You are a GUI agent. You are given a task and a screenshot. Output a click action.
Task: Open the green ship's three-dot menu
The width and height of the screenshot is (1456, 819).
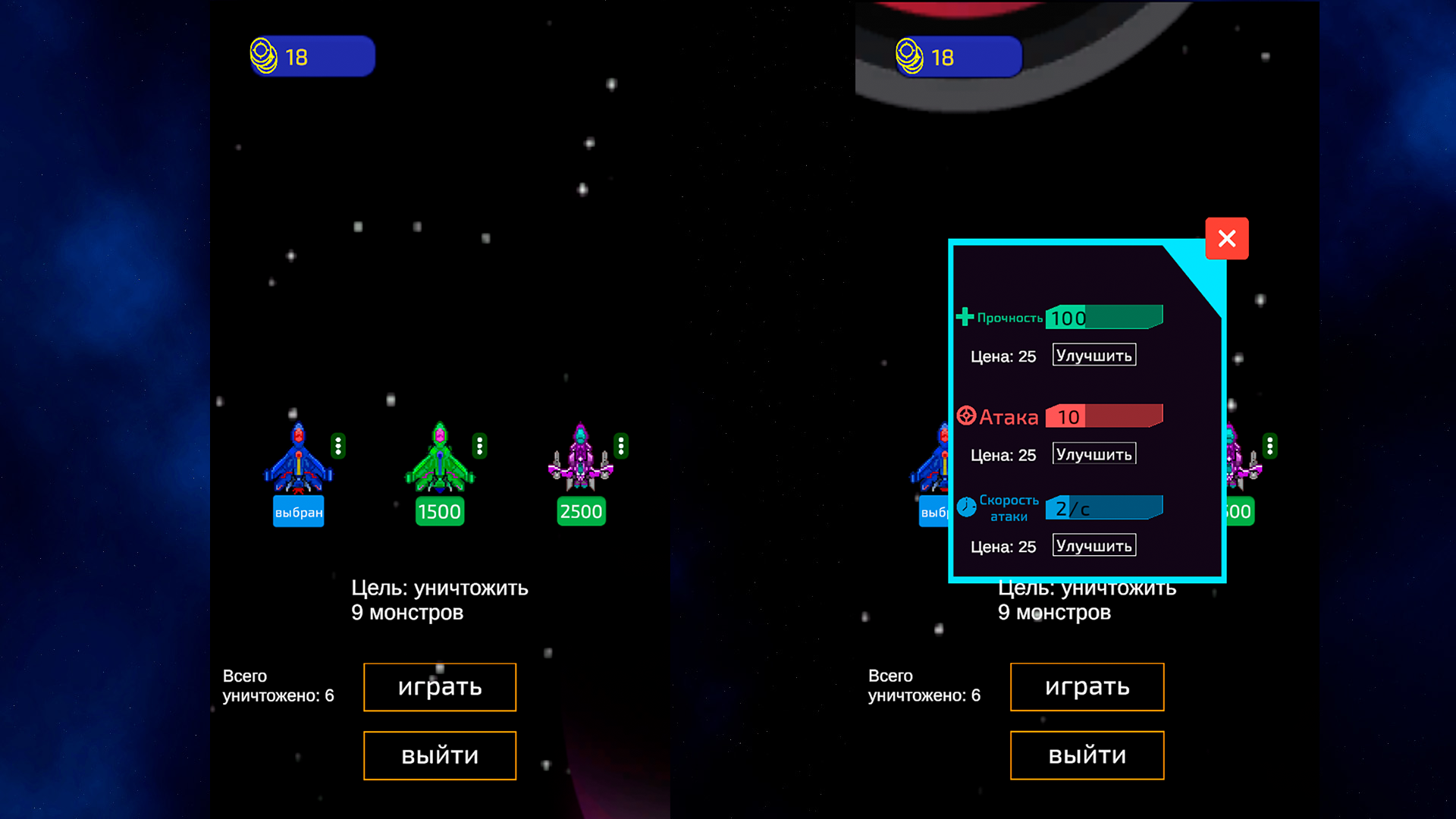pos(479,446)
